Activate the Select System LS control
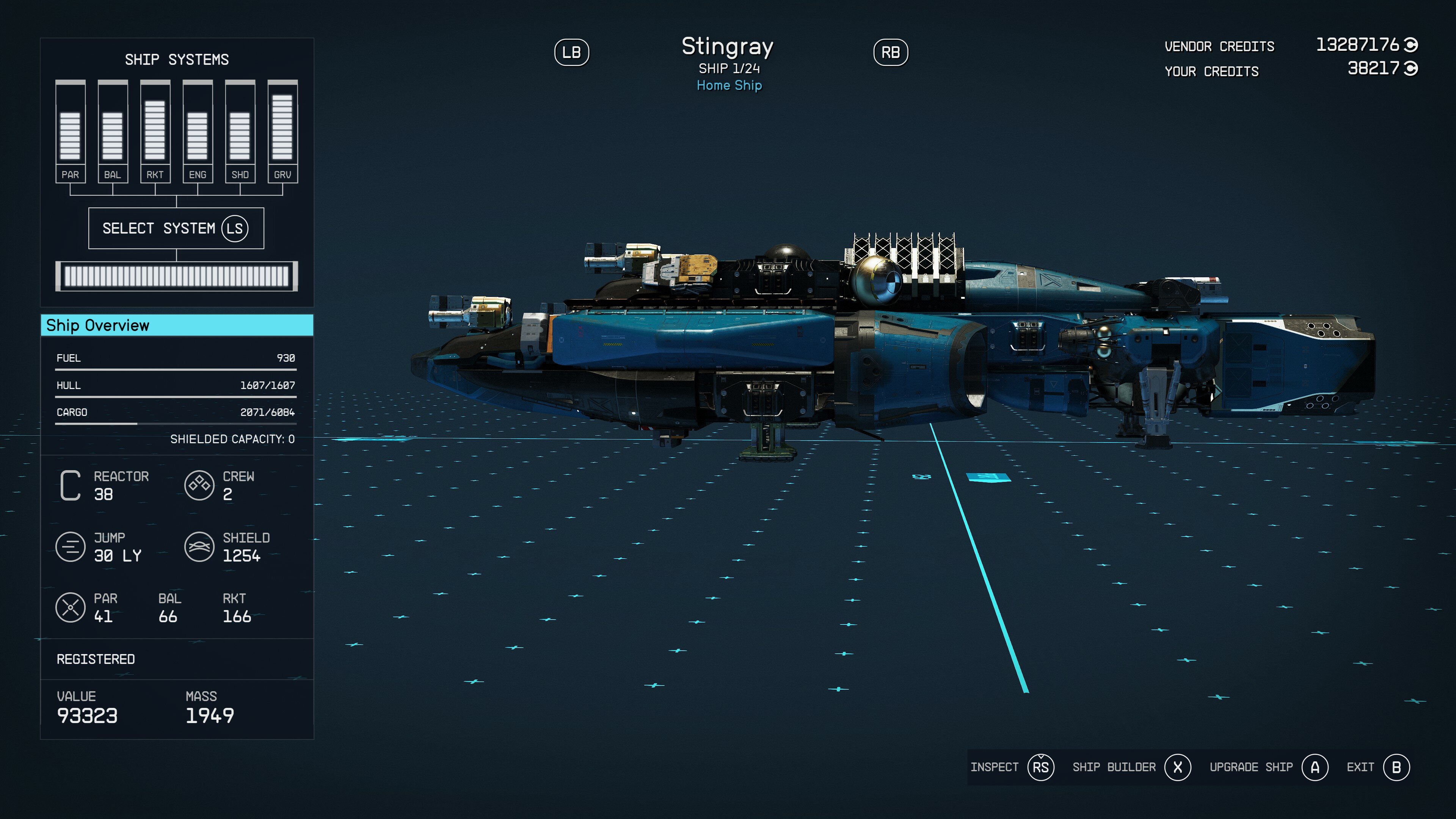 pos(176,228)
